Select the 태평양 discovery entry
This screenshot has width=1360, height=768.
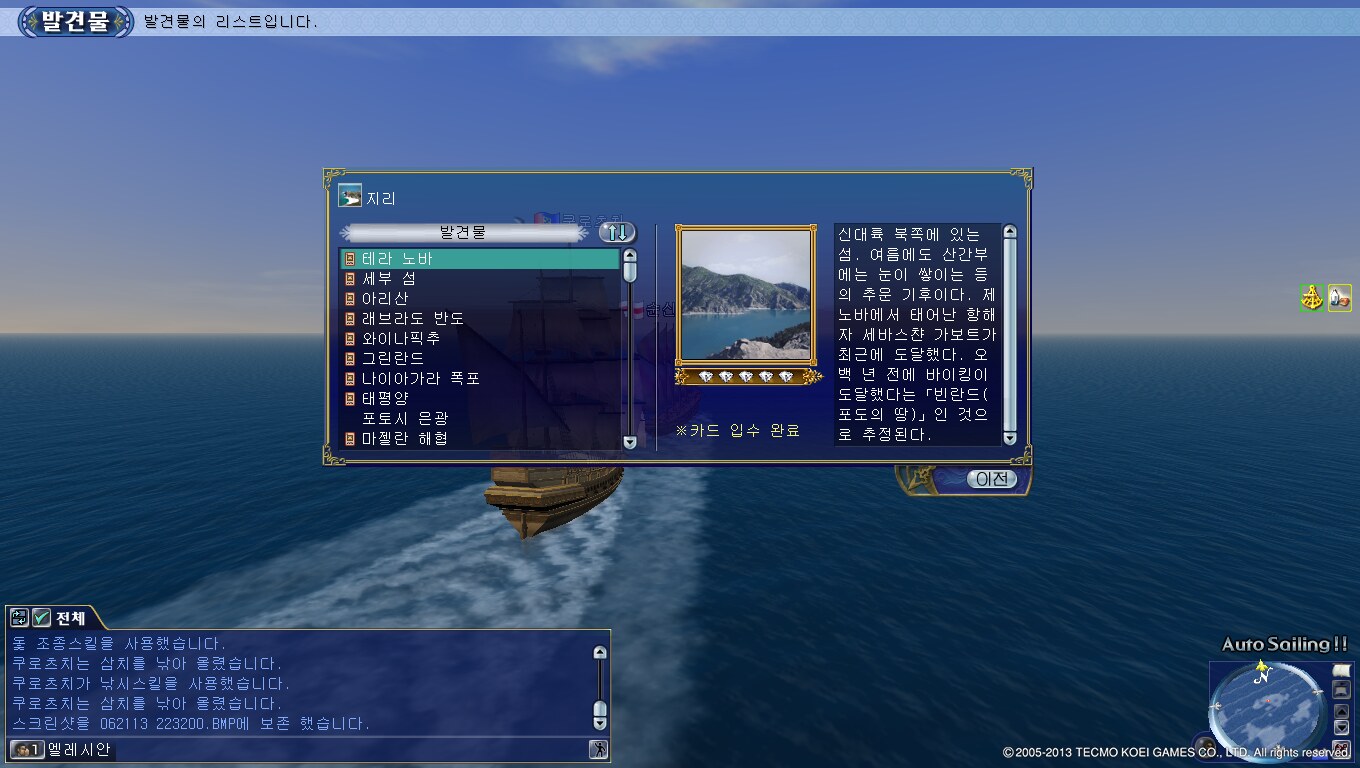pyautogui.click(x=385, y=398)
